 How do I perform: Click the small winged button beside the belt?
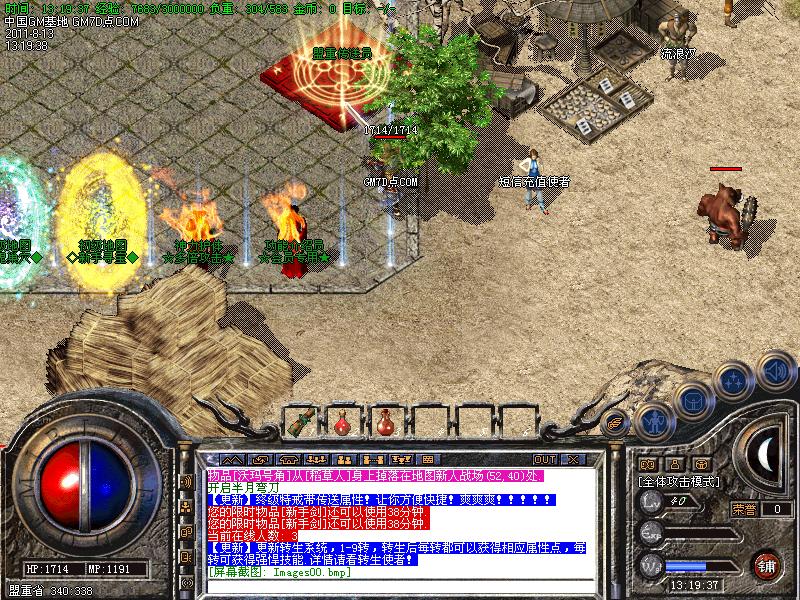coord(616,421)
